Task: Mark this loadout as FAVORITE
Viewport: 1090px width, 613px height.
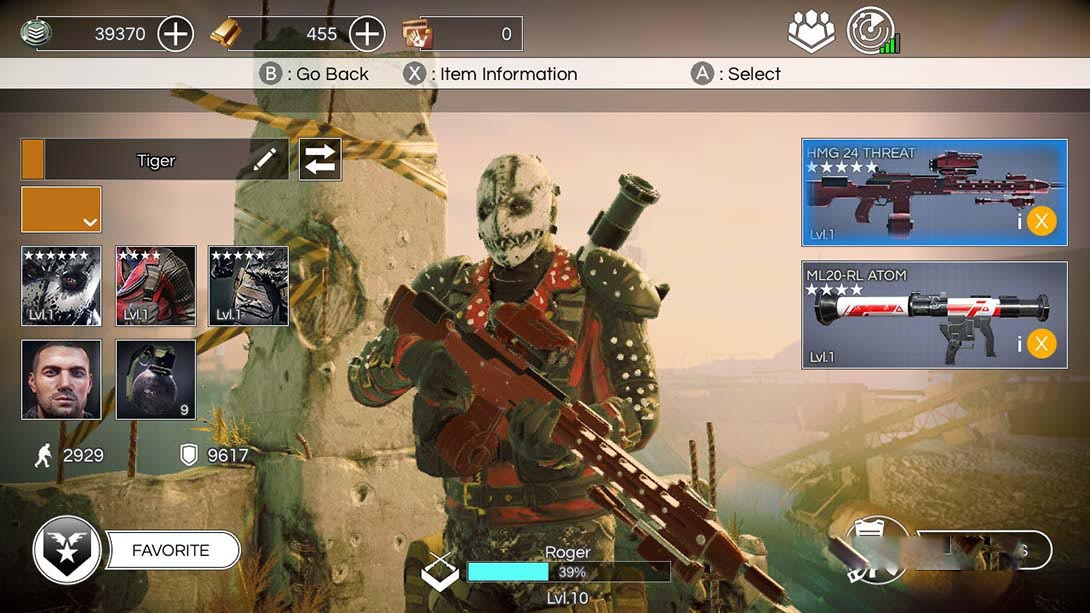Action: (x=171, y=550)
